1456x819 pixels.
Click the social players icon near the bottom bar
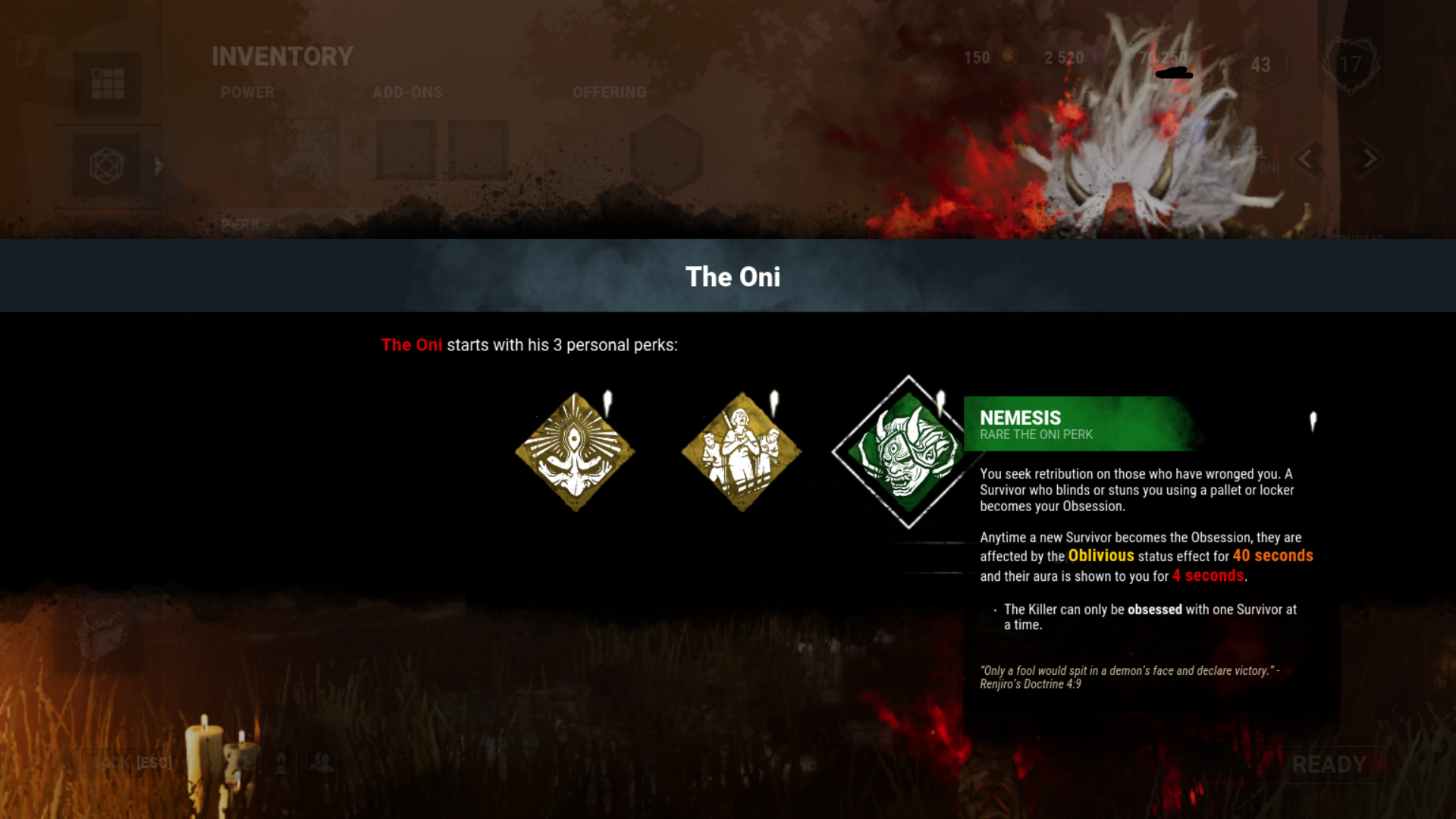point(322,763)
